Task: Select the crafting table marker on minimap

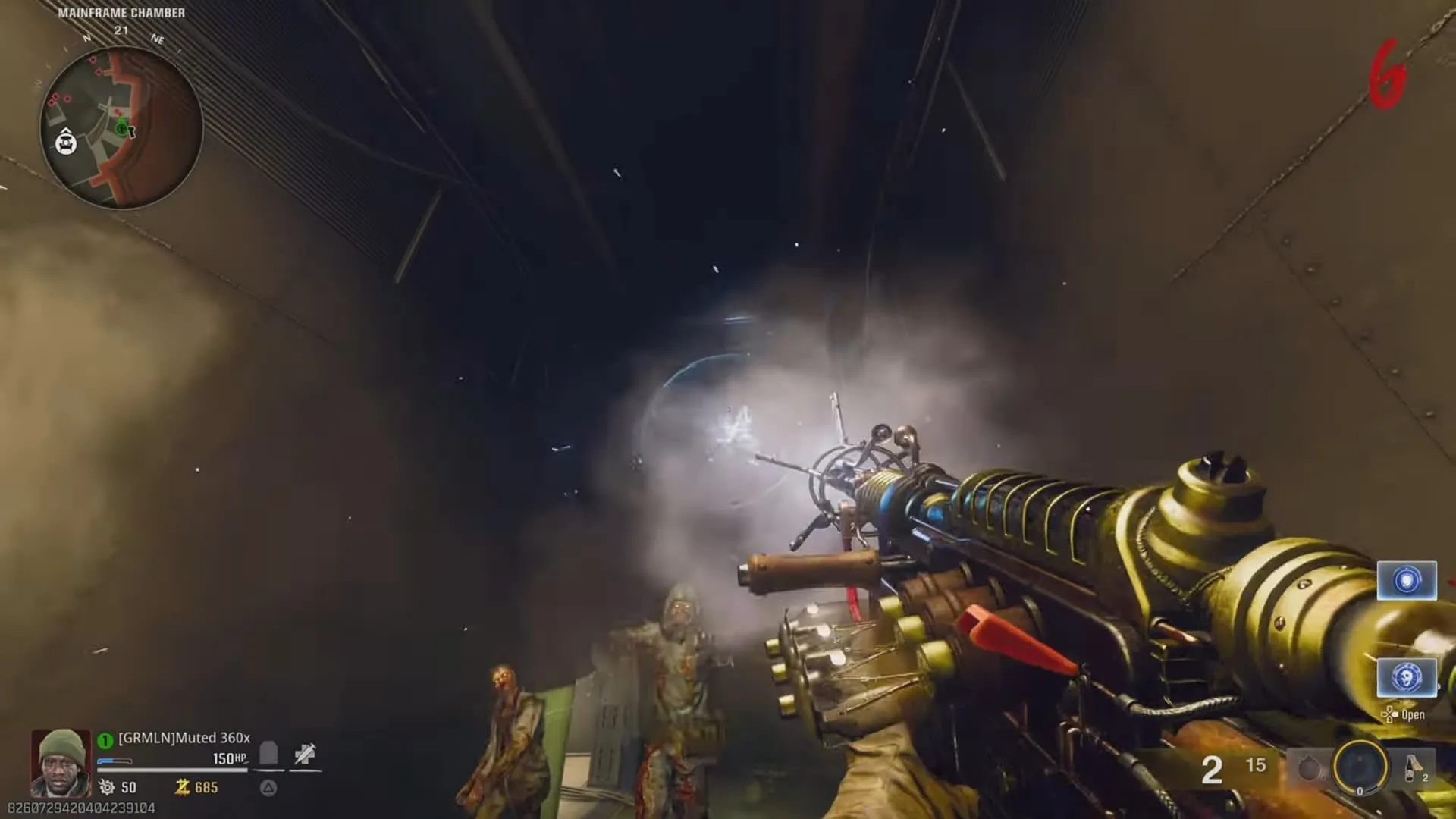Action: tap(67, 142)
